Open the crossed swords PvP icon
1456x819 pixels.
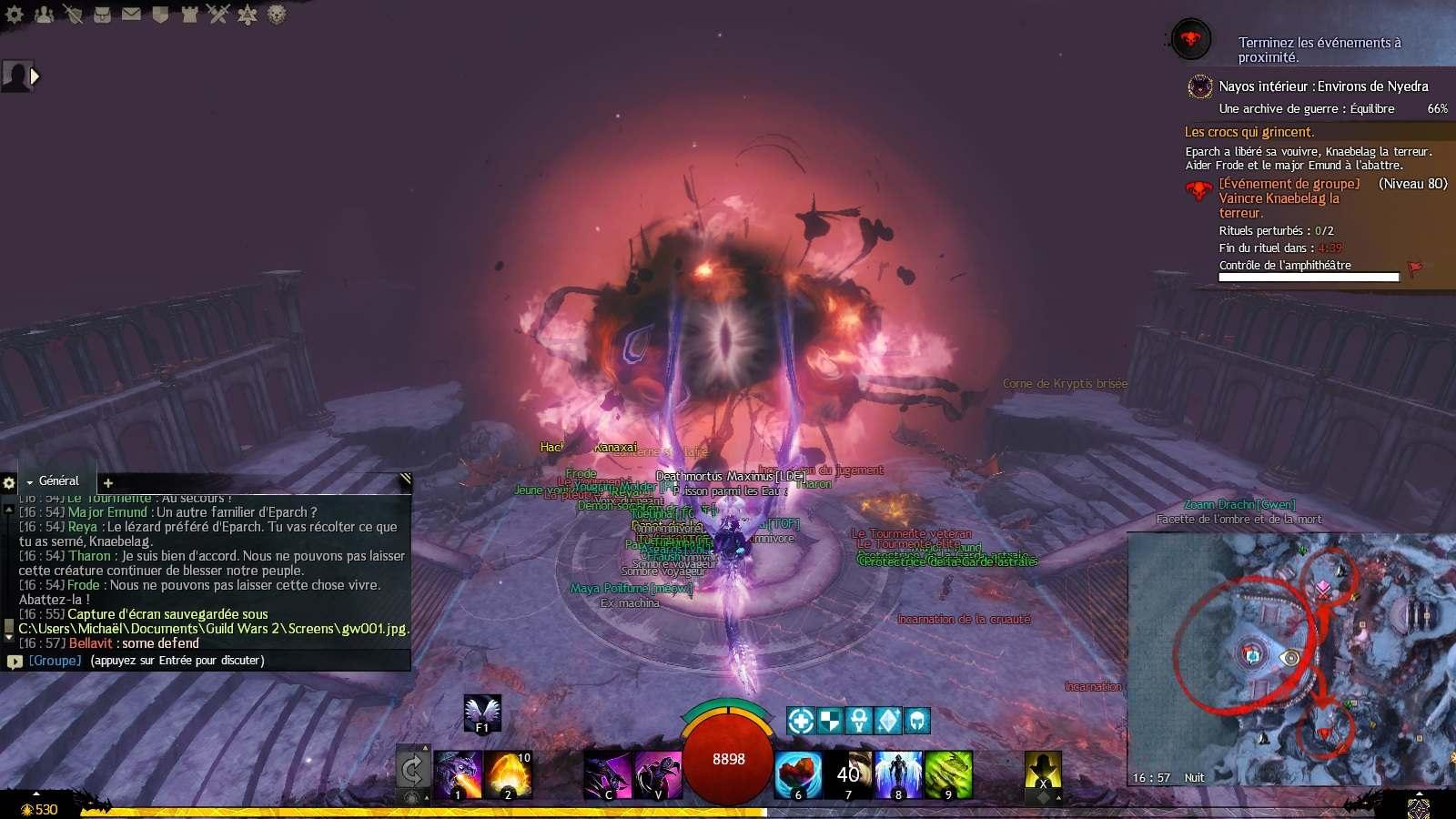pyautogui.click(x=217, y=14)
